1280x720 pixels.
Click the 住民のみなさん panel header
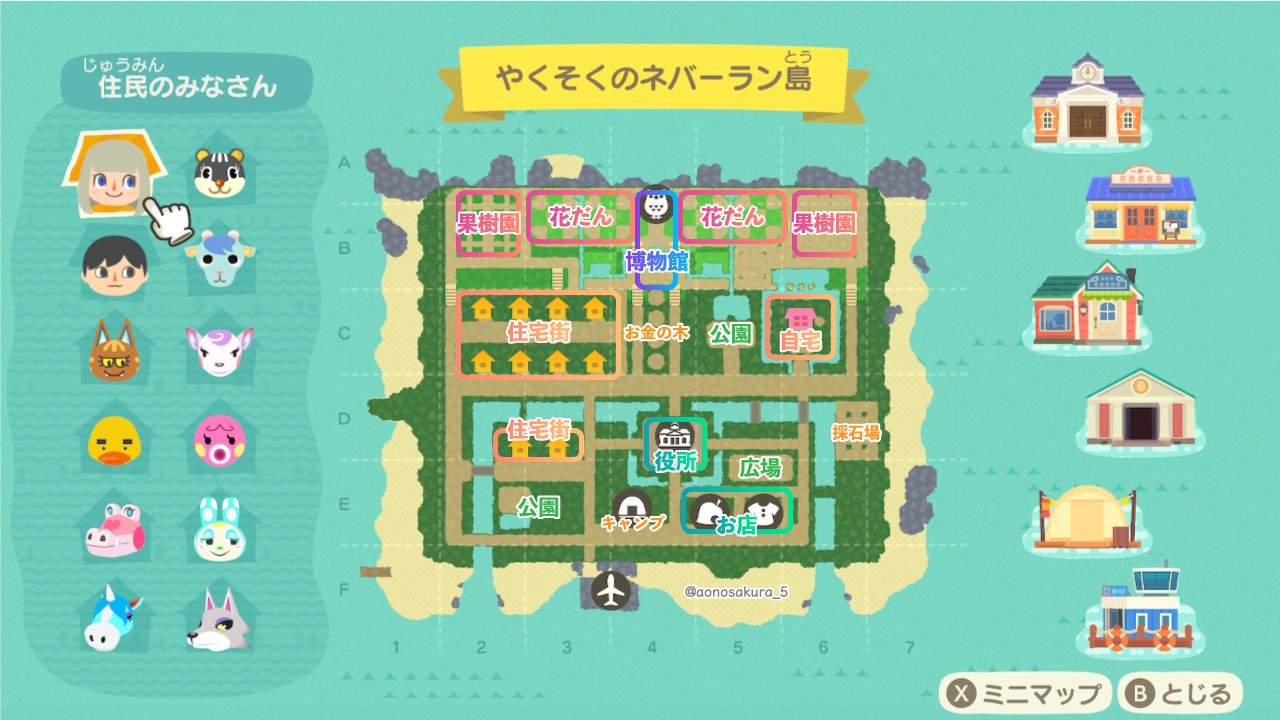click(186, 87)
